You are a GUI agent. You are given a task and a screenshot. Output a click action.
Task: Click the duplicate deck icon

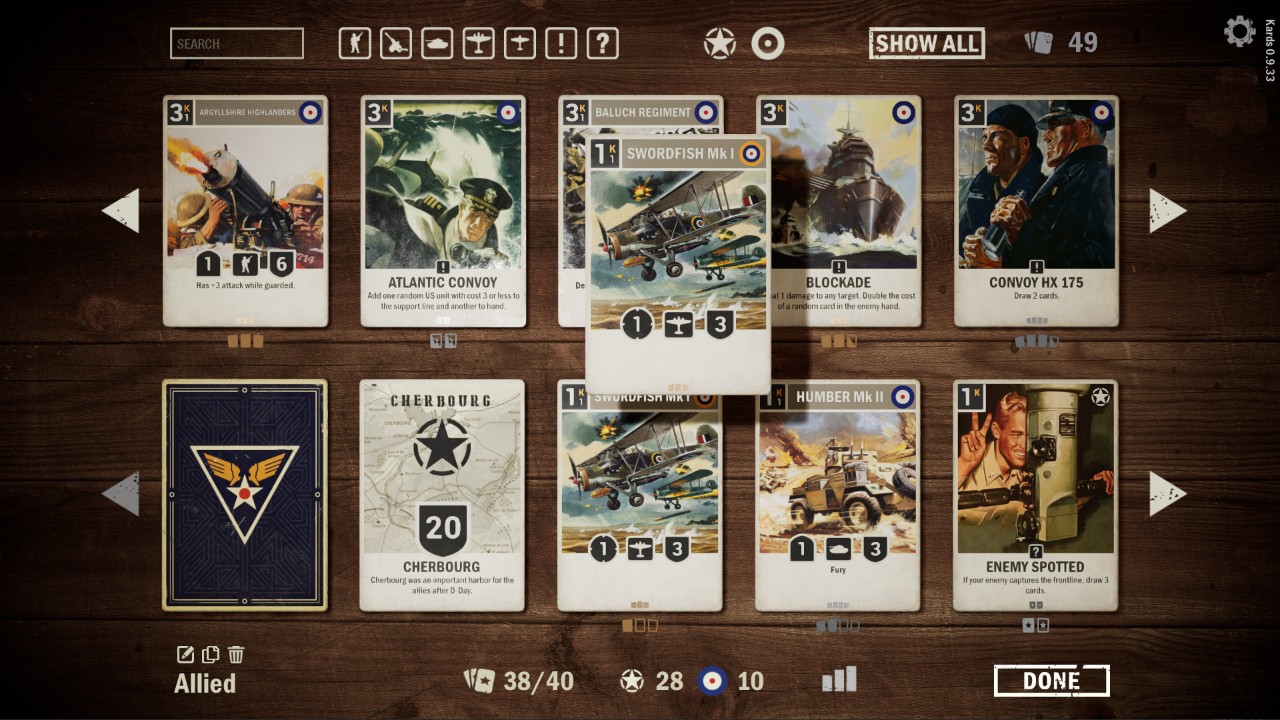[x=210, y=653]
